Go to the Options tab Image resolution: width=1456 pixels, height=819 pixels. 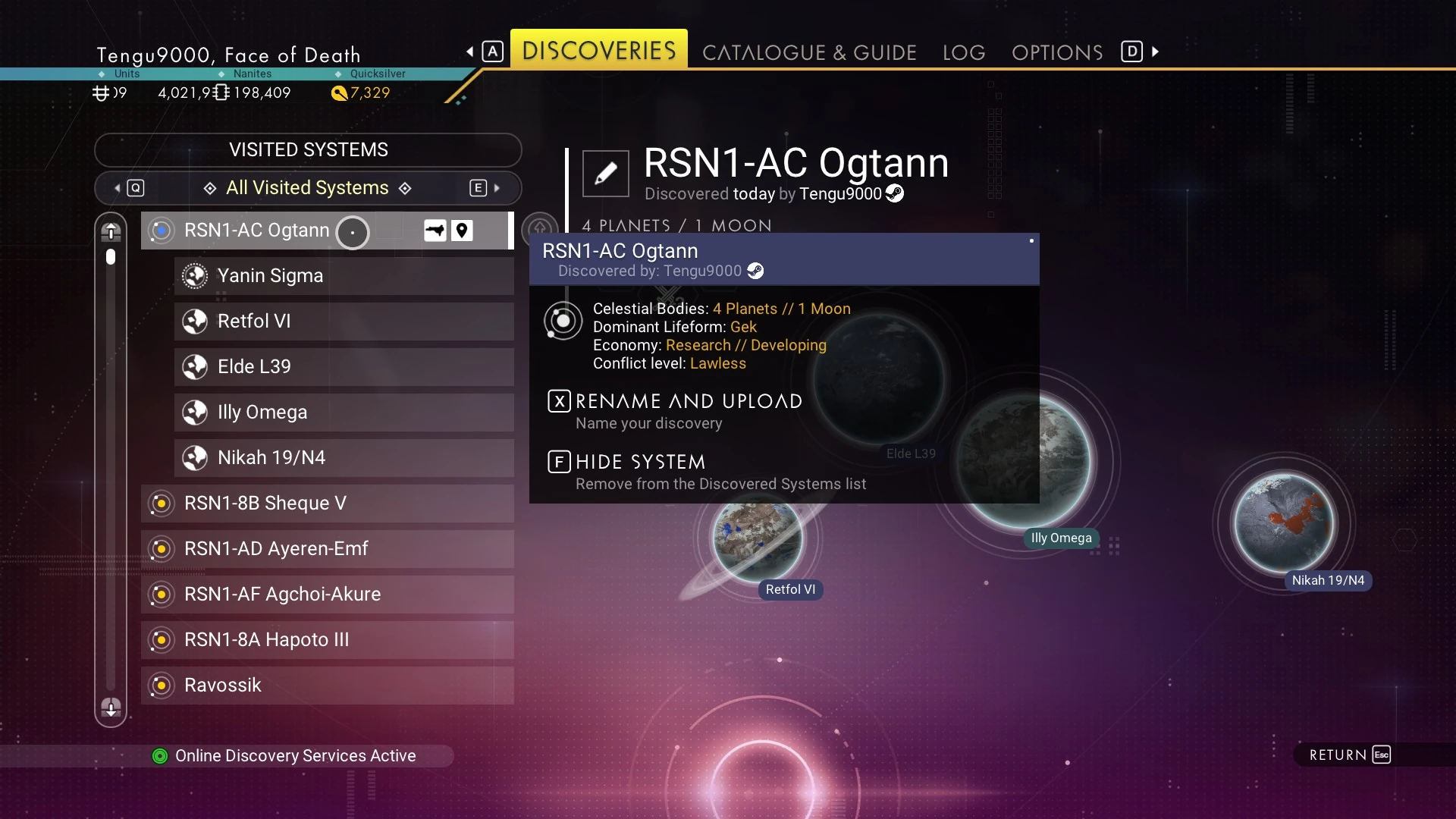click(1057, 52)
